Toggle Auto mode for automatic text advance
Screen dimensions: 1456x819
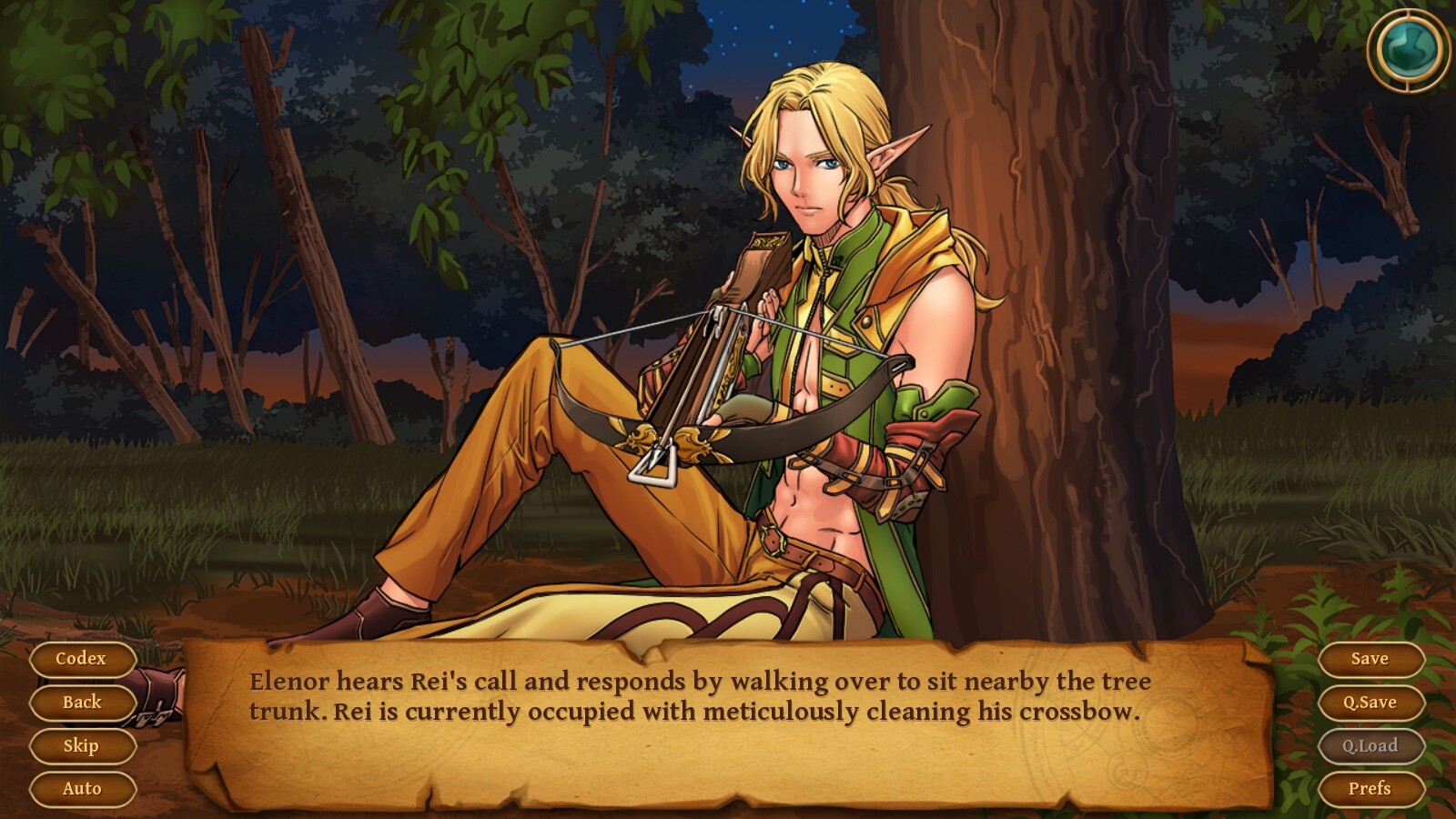click(82, 789)
